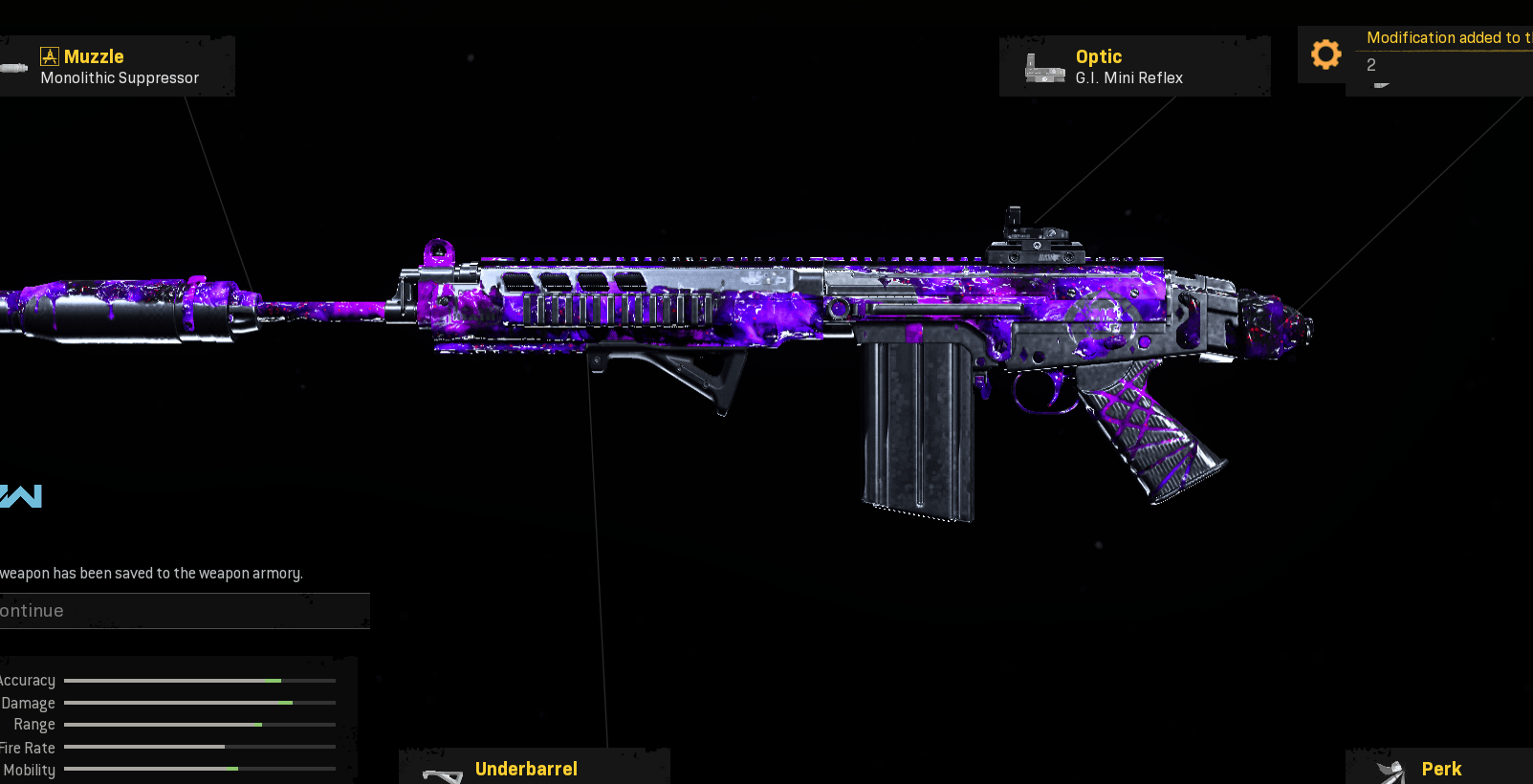The width and height of the screenshot is (1533, 784).
Task: Click the Continue button
Action: (x=182, y=611)
